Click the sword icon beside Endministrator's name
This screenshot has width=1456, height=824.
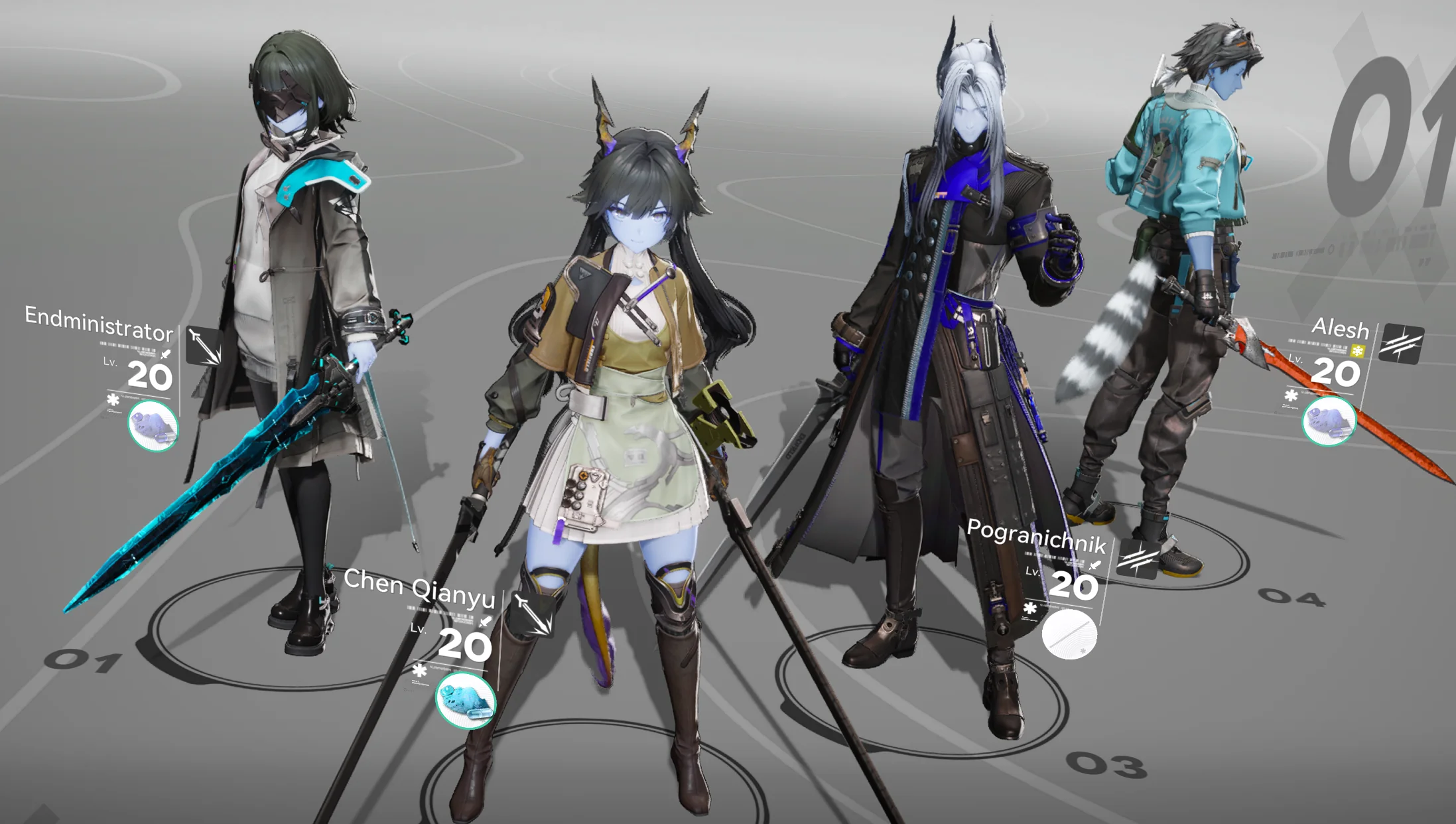(x=204, y=346)
